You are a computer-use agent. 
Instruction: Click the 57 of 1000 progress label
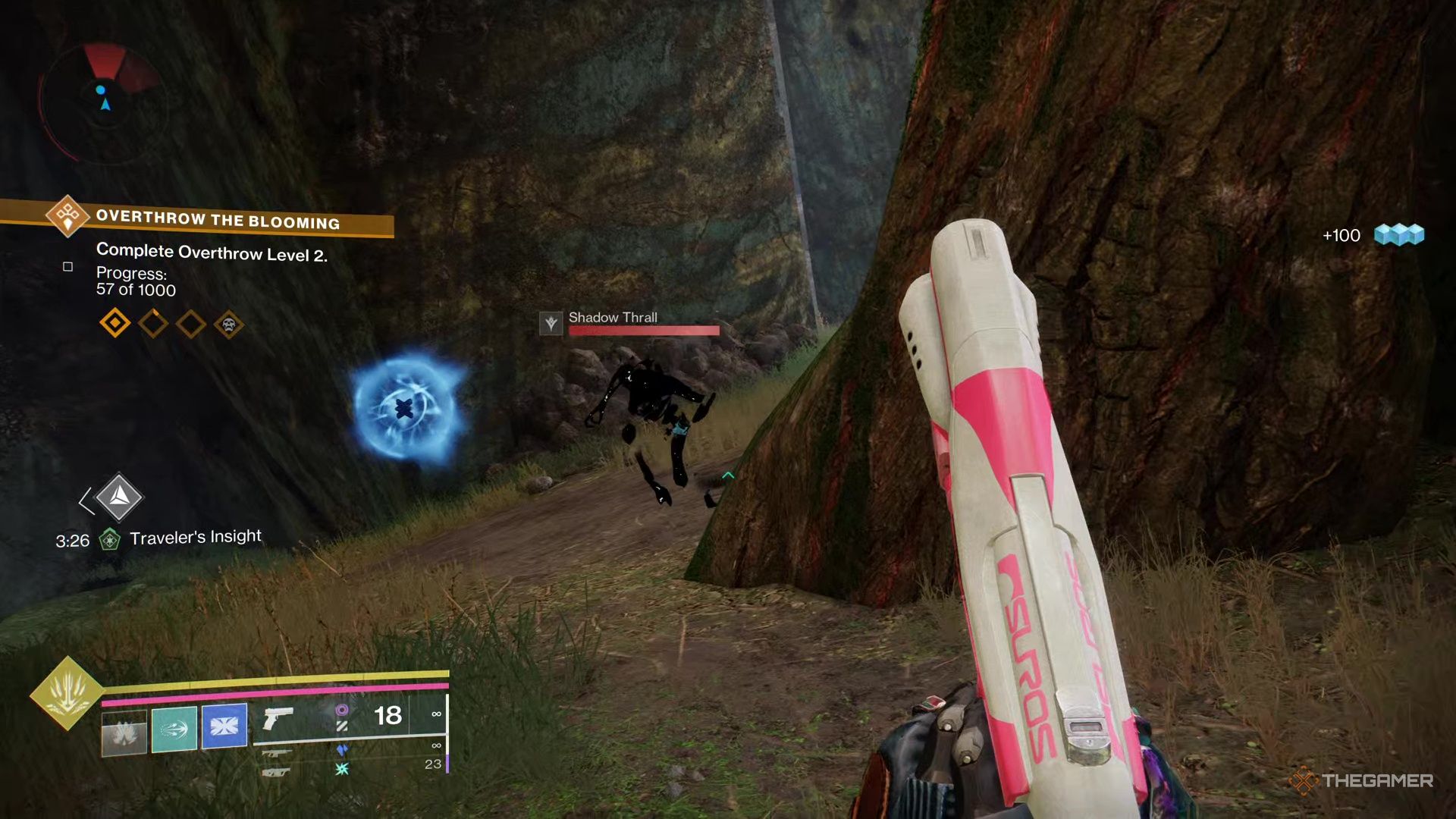tap(136, 290)
